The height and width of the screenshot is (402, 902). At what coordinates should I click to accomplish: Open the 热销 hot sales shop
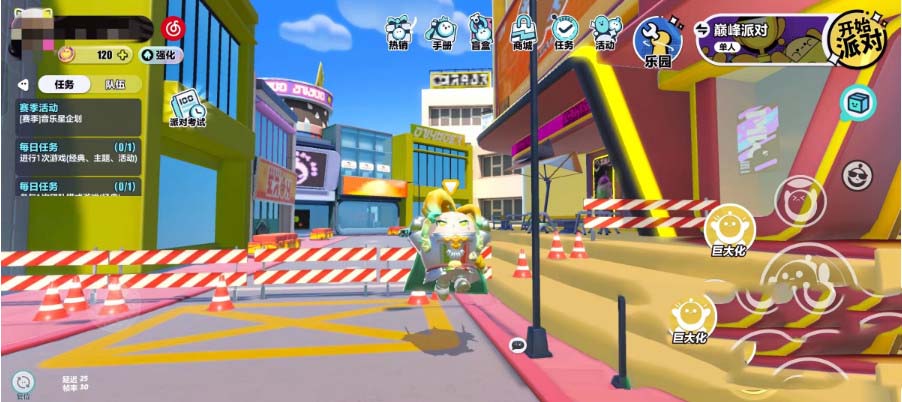[398, 32]
